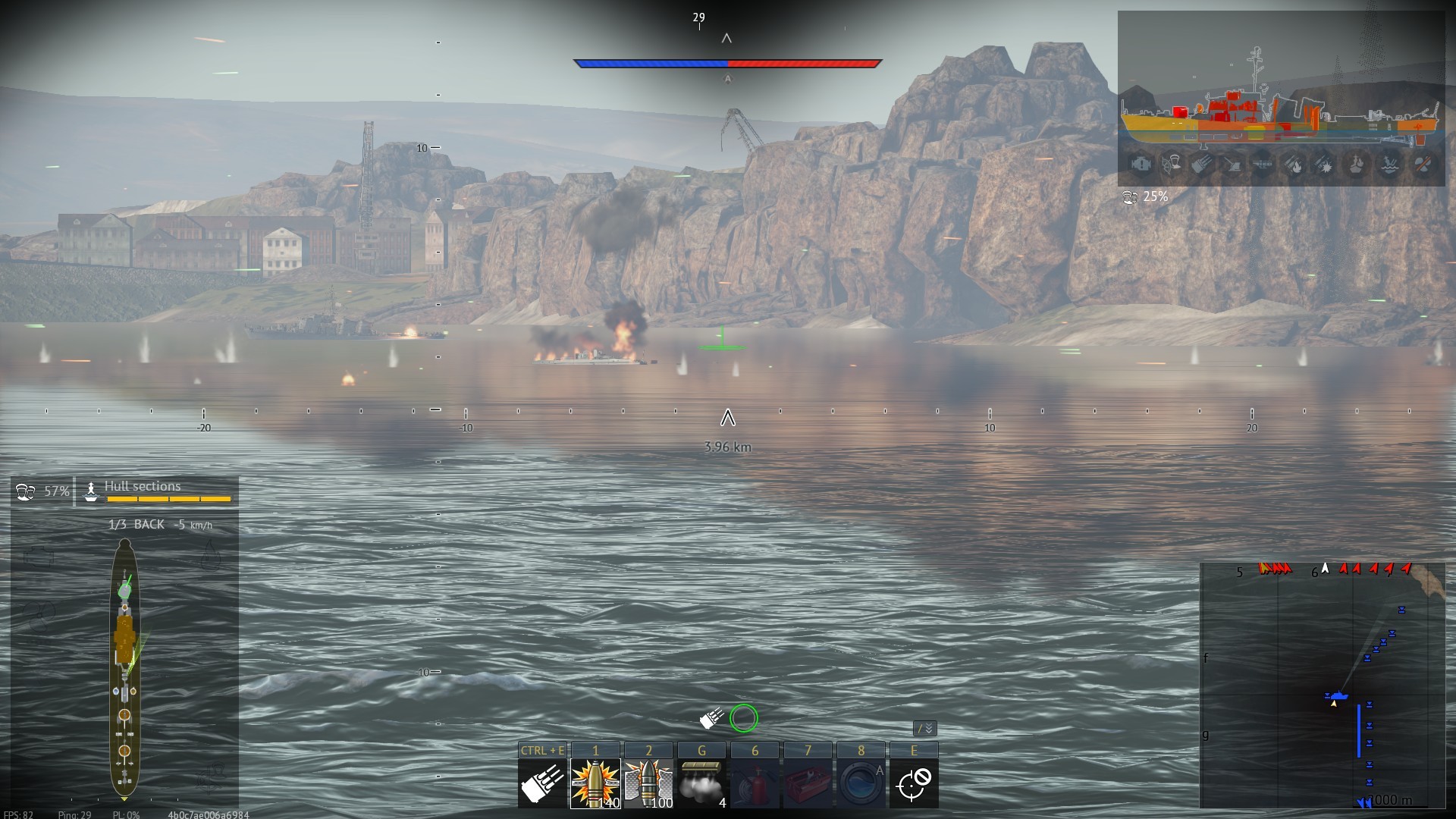
Task: Deploy the smoke screen
Action: (x=701, y=783)
